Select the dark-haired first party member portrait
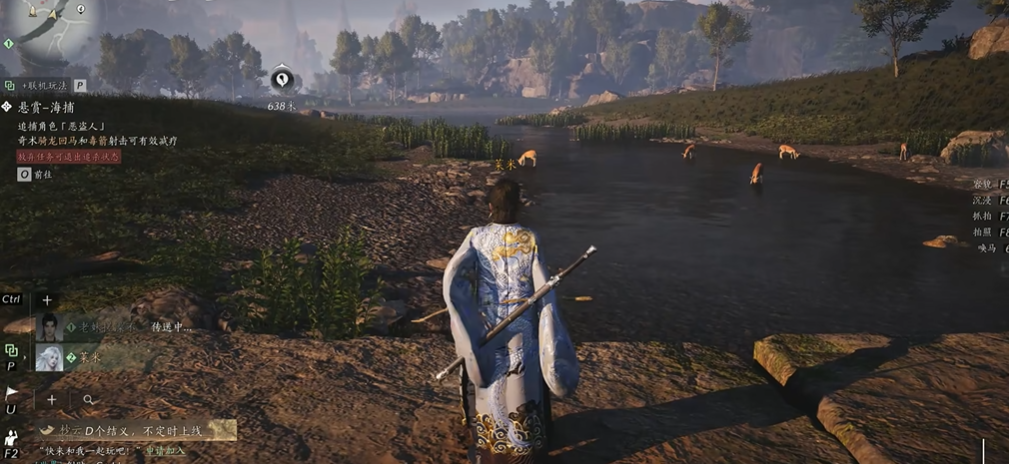The image size is (1009, 464). (49, 326)
